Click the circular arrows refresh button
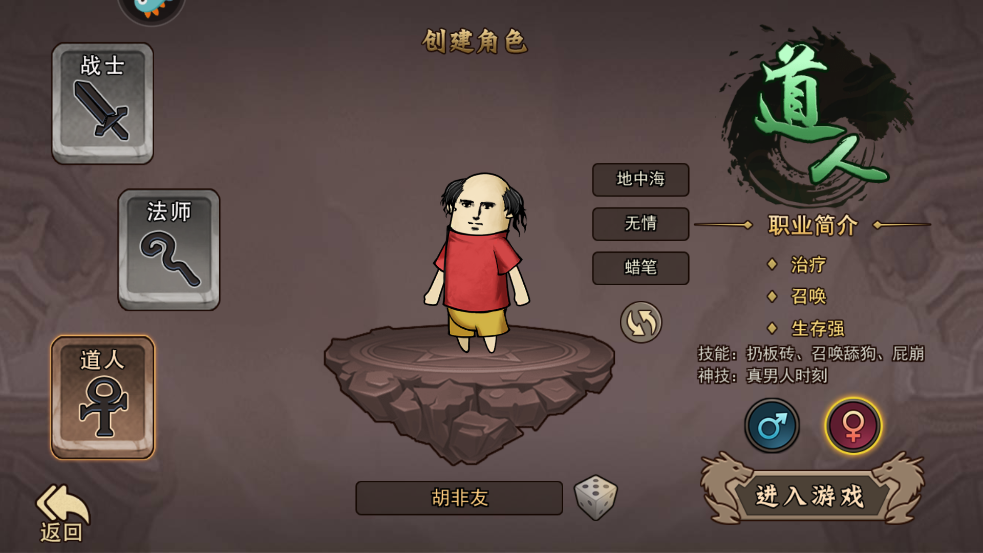Screen dimensions: 983x553 pyautogui.click(x=641, y=322)
